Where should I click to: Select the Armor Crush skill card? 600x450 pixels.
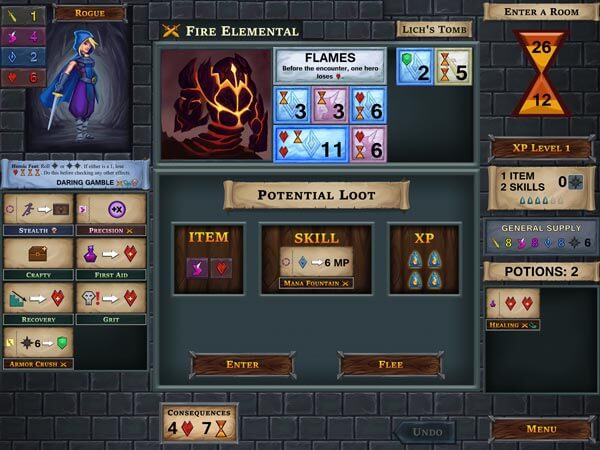tap(38, 346)
